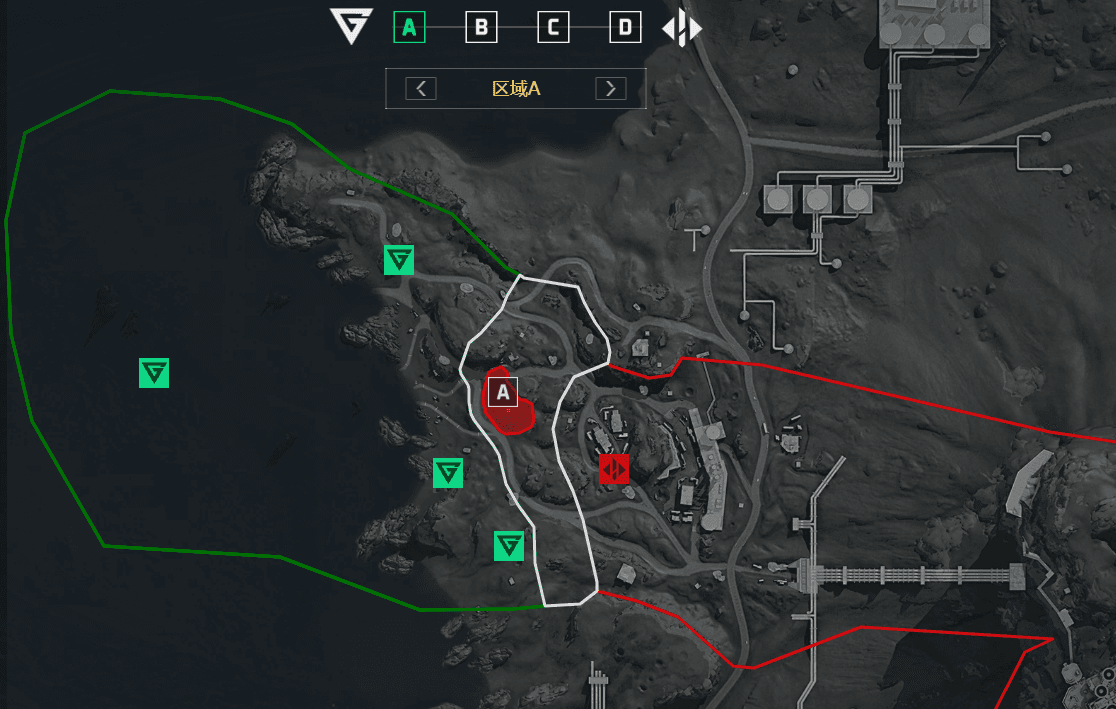The image size is (1116, 709).
Task: Select the objective A marker on the map
Action: click(x=502, y=392)
